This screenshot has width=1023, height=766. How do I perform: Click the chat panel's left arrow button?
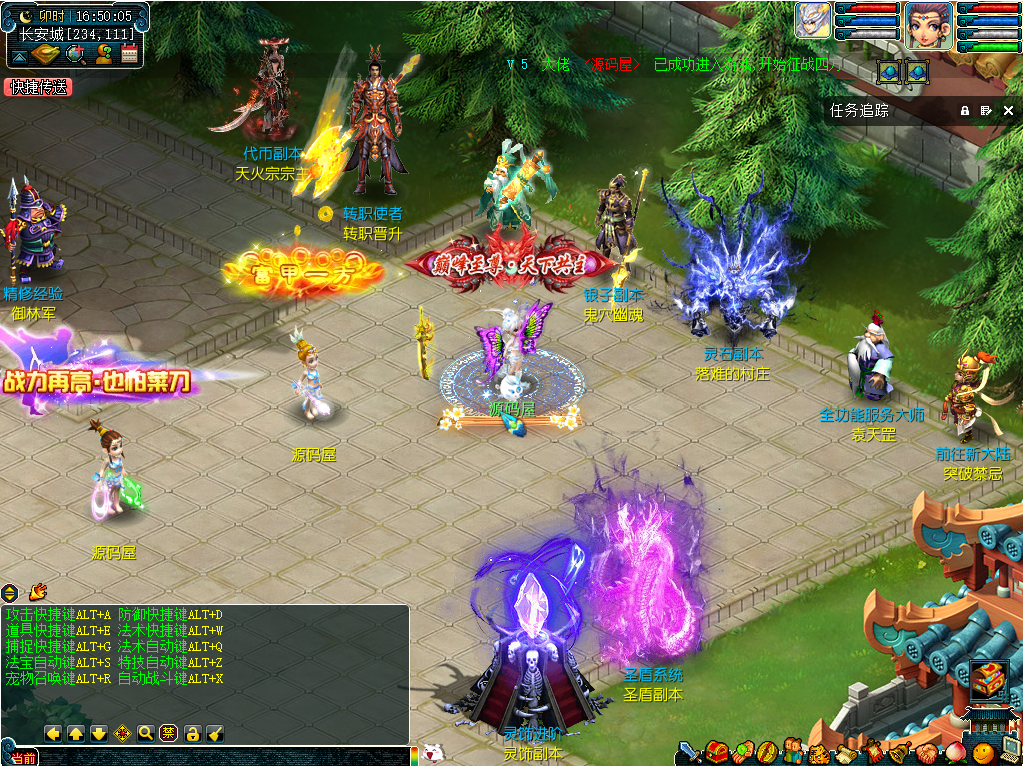53,733
